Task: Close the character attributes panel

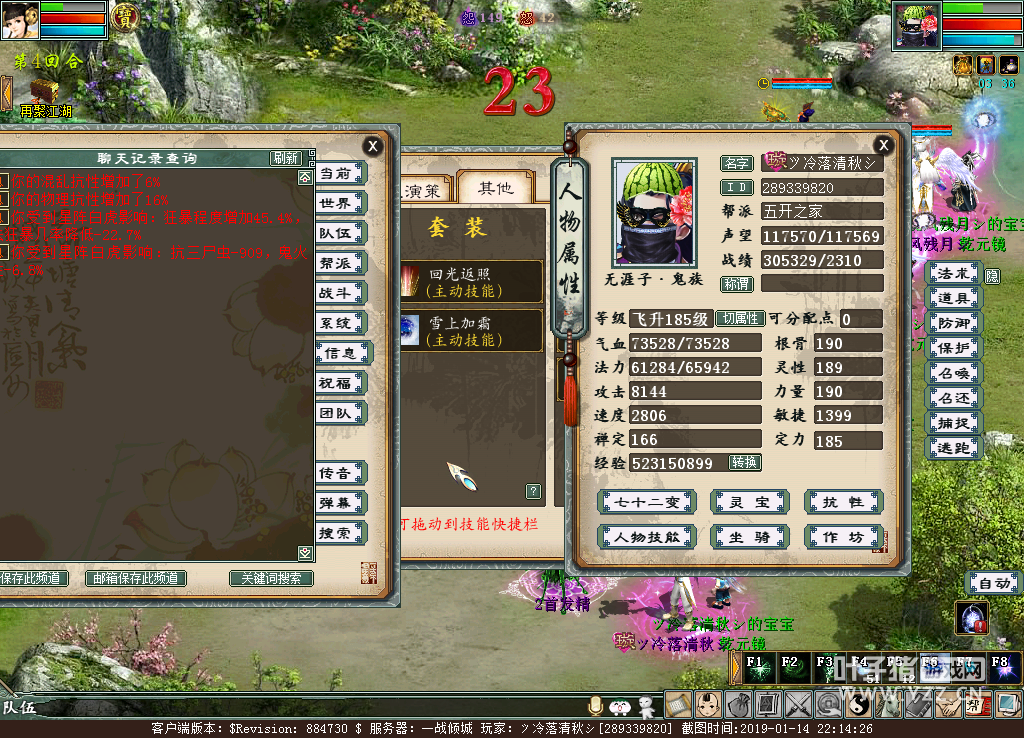Action: [x=883, y=145]
